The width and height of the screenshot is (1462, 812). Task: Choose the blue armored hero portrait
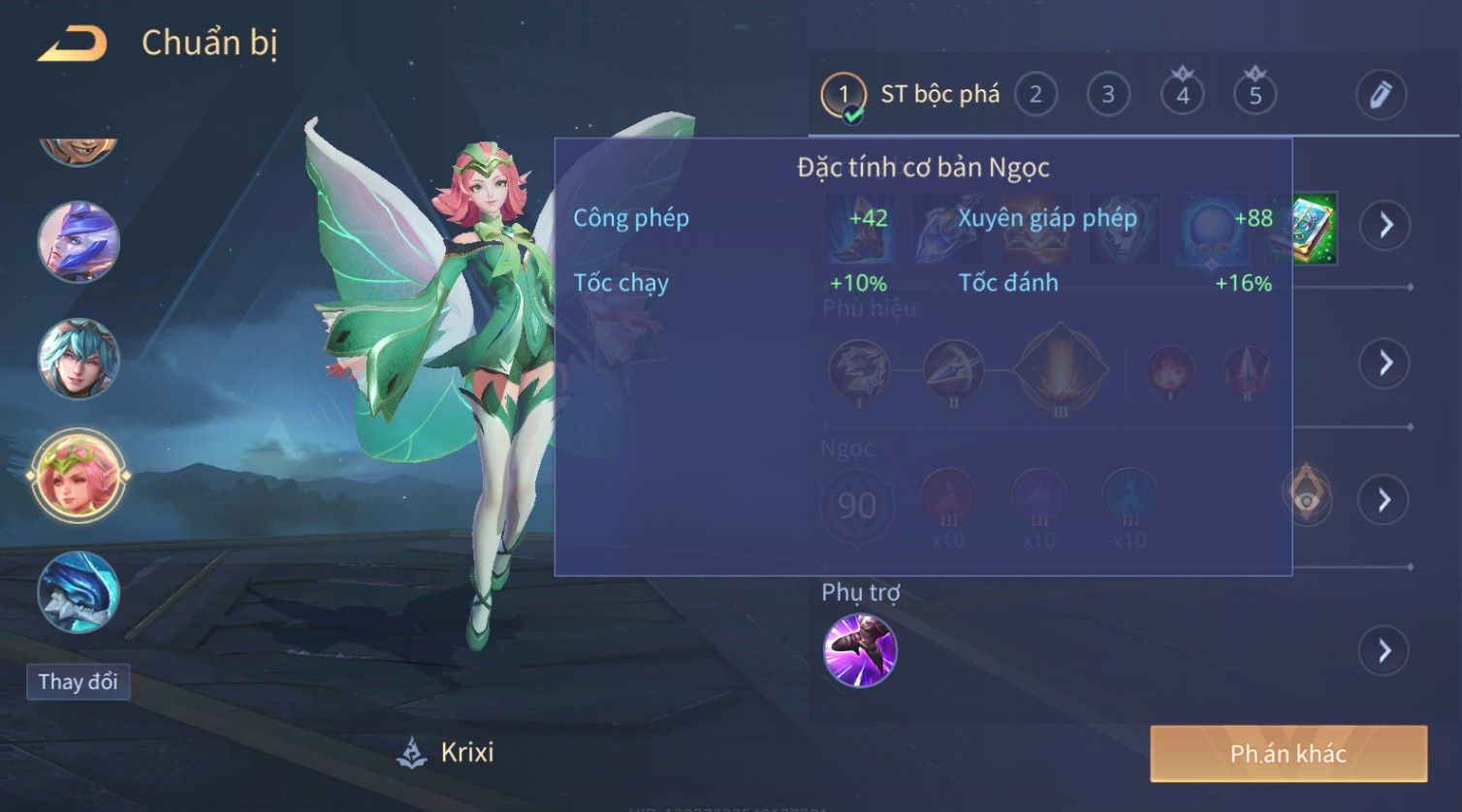79,591
